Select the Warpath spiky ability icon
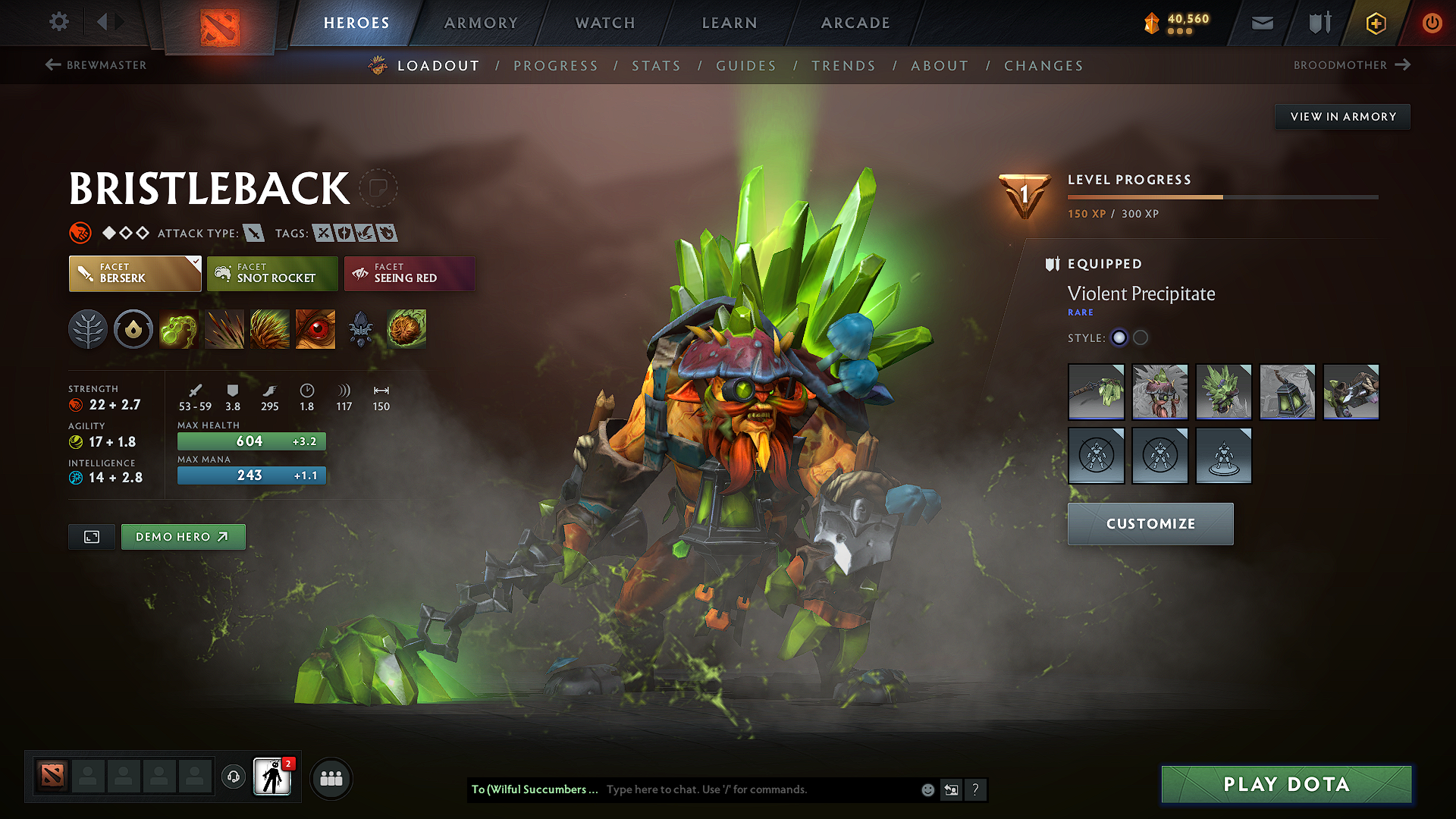 point(270,329)
